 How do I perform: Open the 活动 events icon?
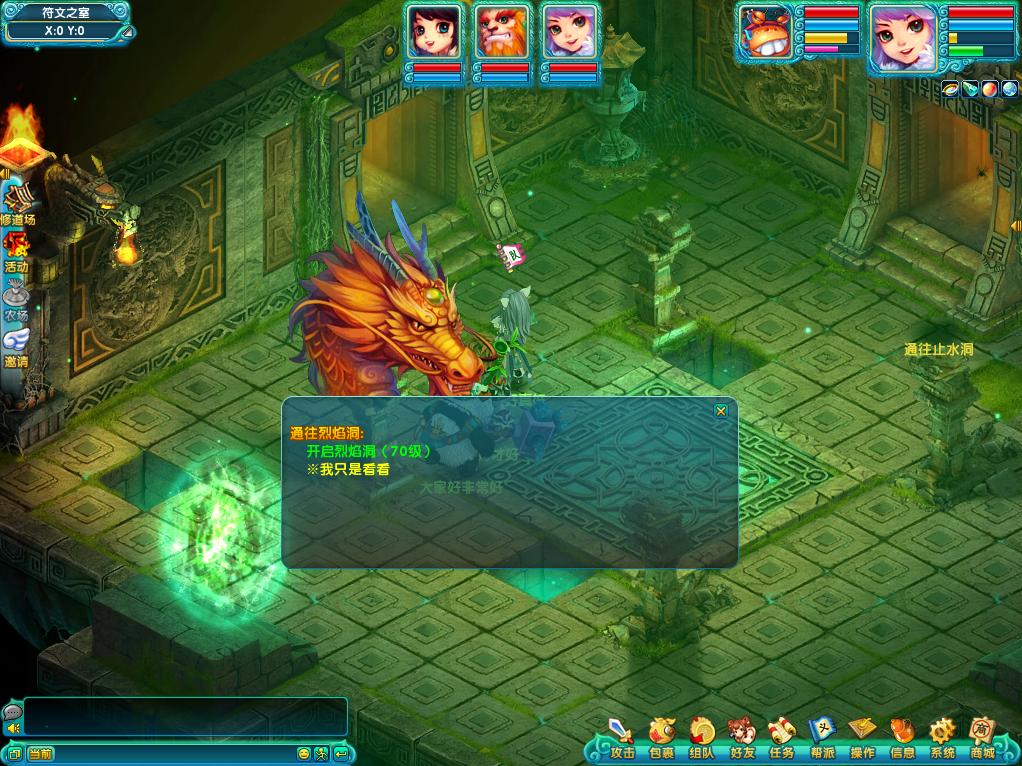(x=16, y=250)
